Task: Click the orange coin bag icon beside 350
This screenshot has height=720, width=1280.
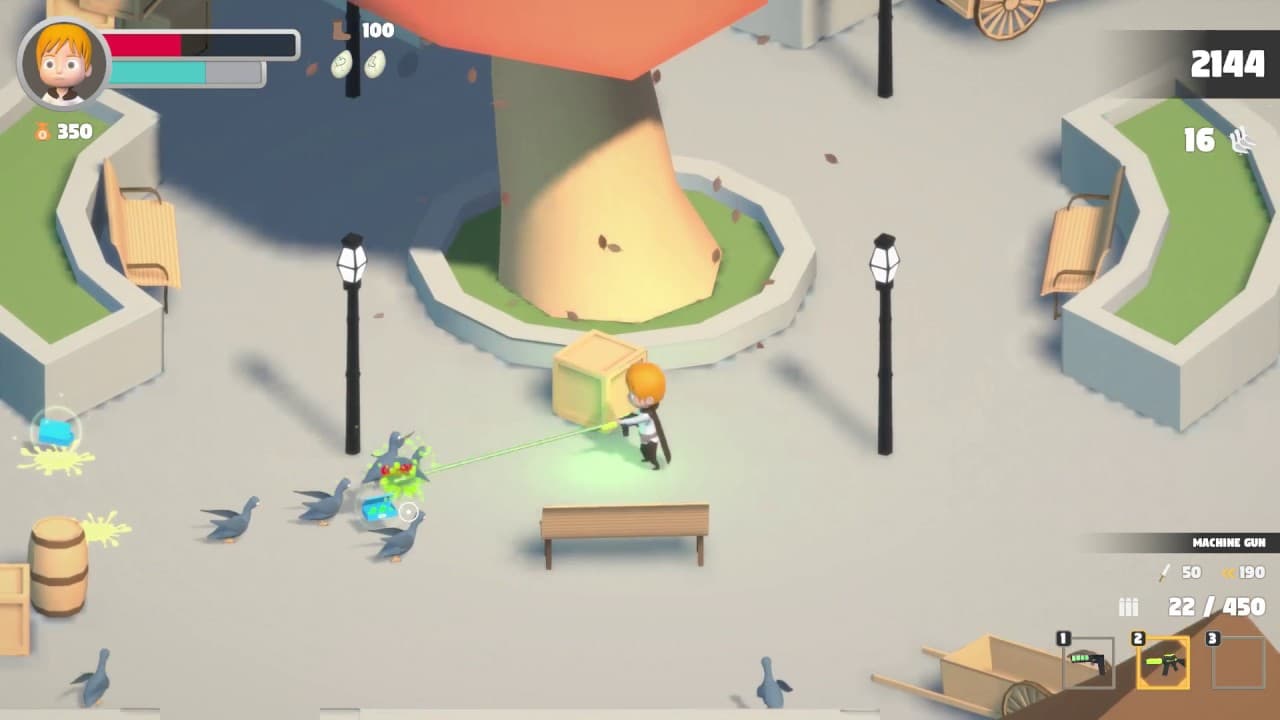Action: (x=41, y=131)
